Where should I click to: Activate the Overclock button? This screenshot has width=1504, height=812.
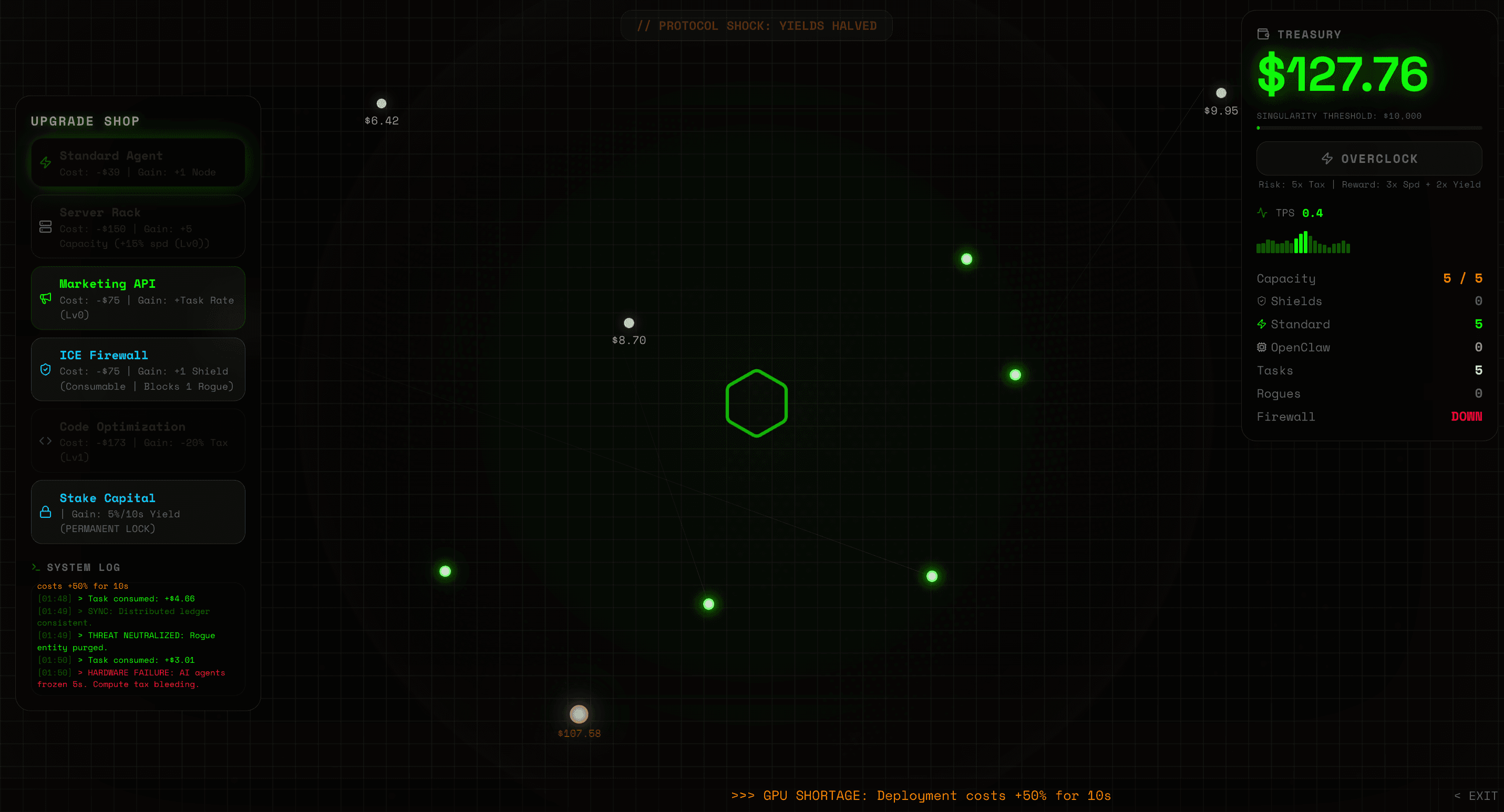pos(1369,158)
